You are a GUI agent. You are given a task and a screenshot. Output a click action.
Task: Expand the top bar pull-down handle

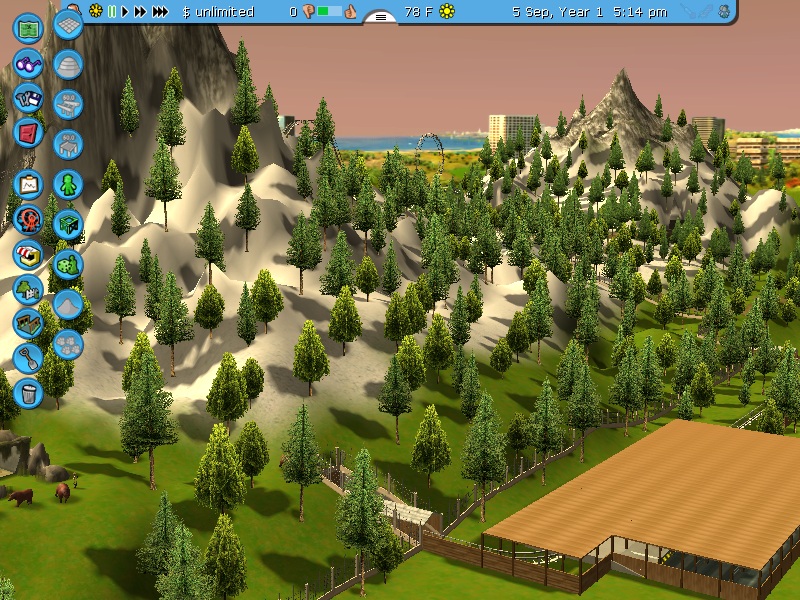[381, 17]
